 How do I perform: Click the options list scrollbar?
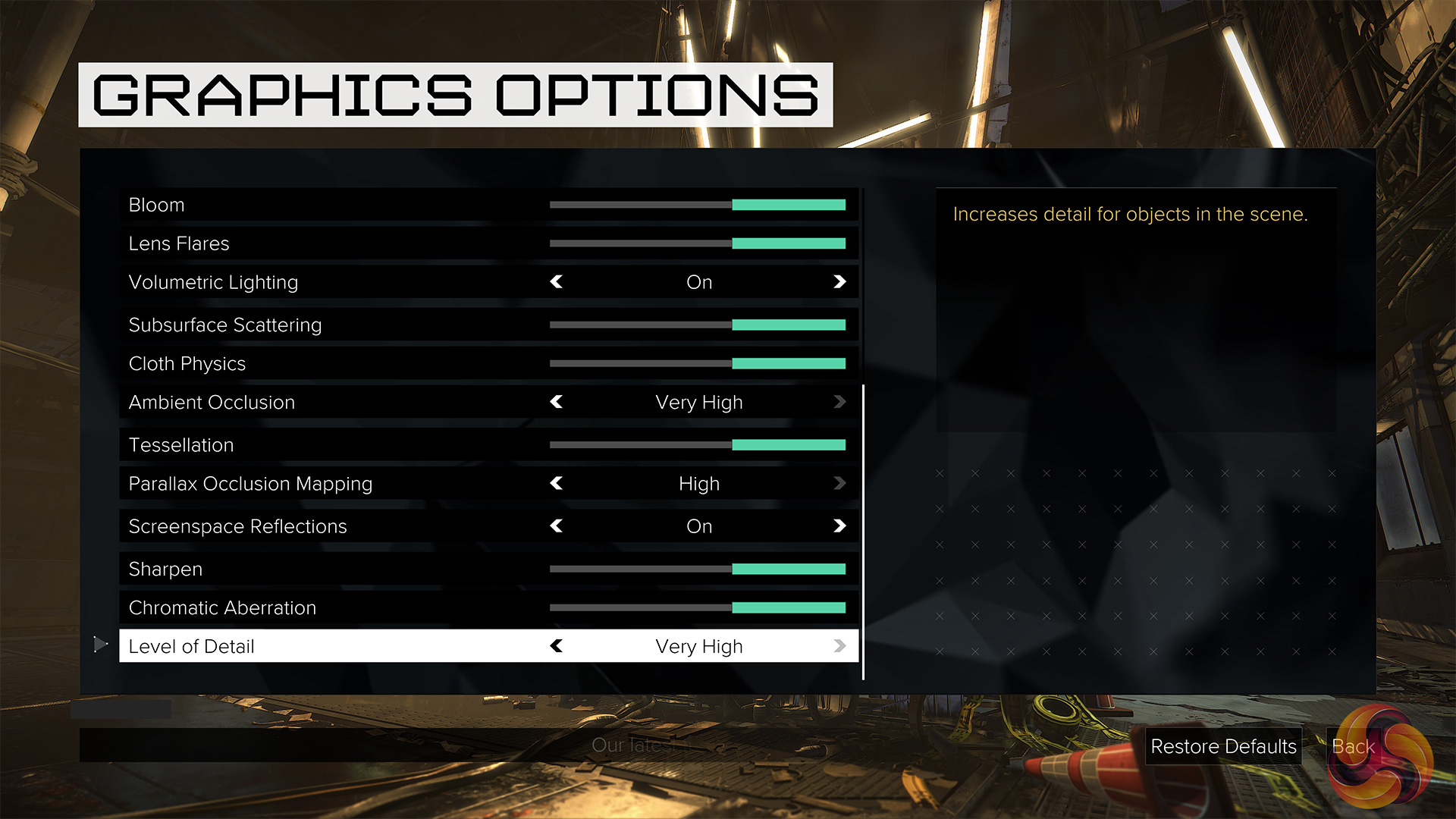863,531
